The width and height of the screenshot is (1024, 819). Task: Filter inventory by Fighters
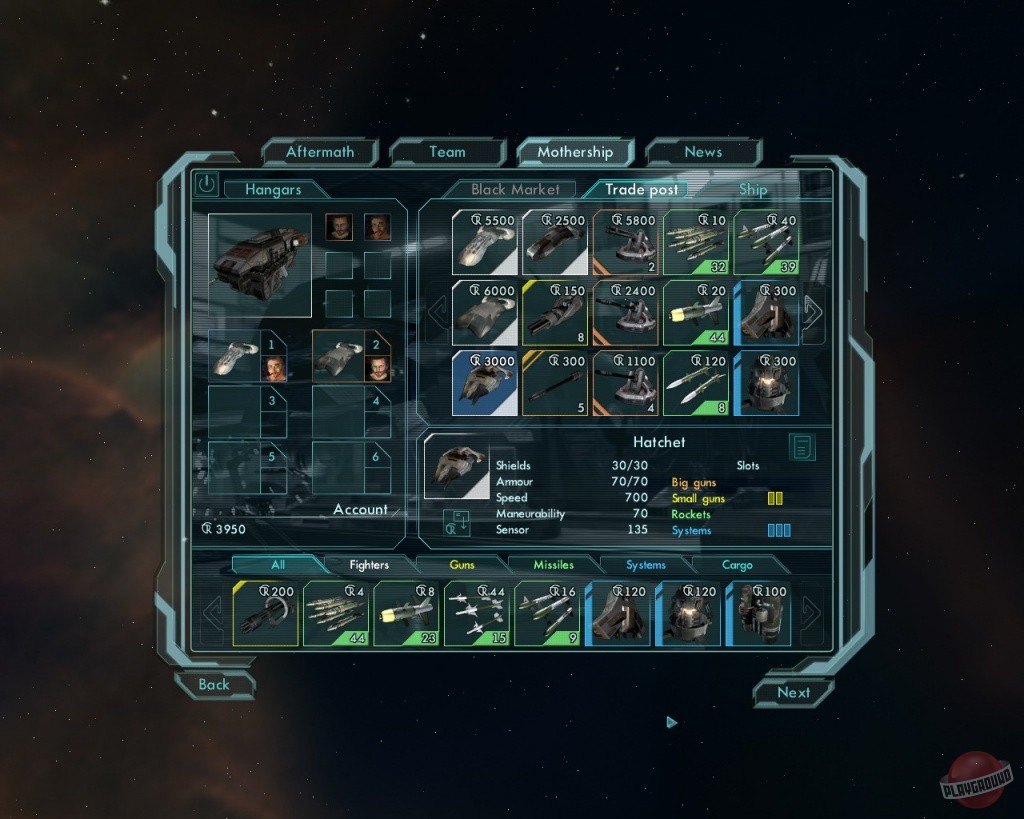pos(369,565)
